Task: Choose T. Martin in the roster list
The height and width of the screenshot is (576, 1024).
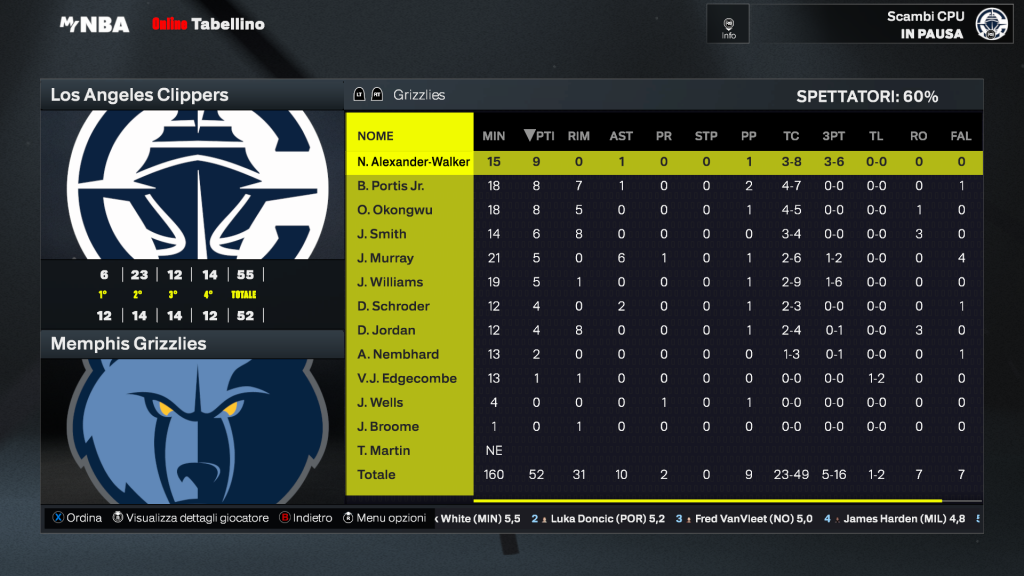Action: (382, 450)
